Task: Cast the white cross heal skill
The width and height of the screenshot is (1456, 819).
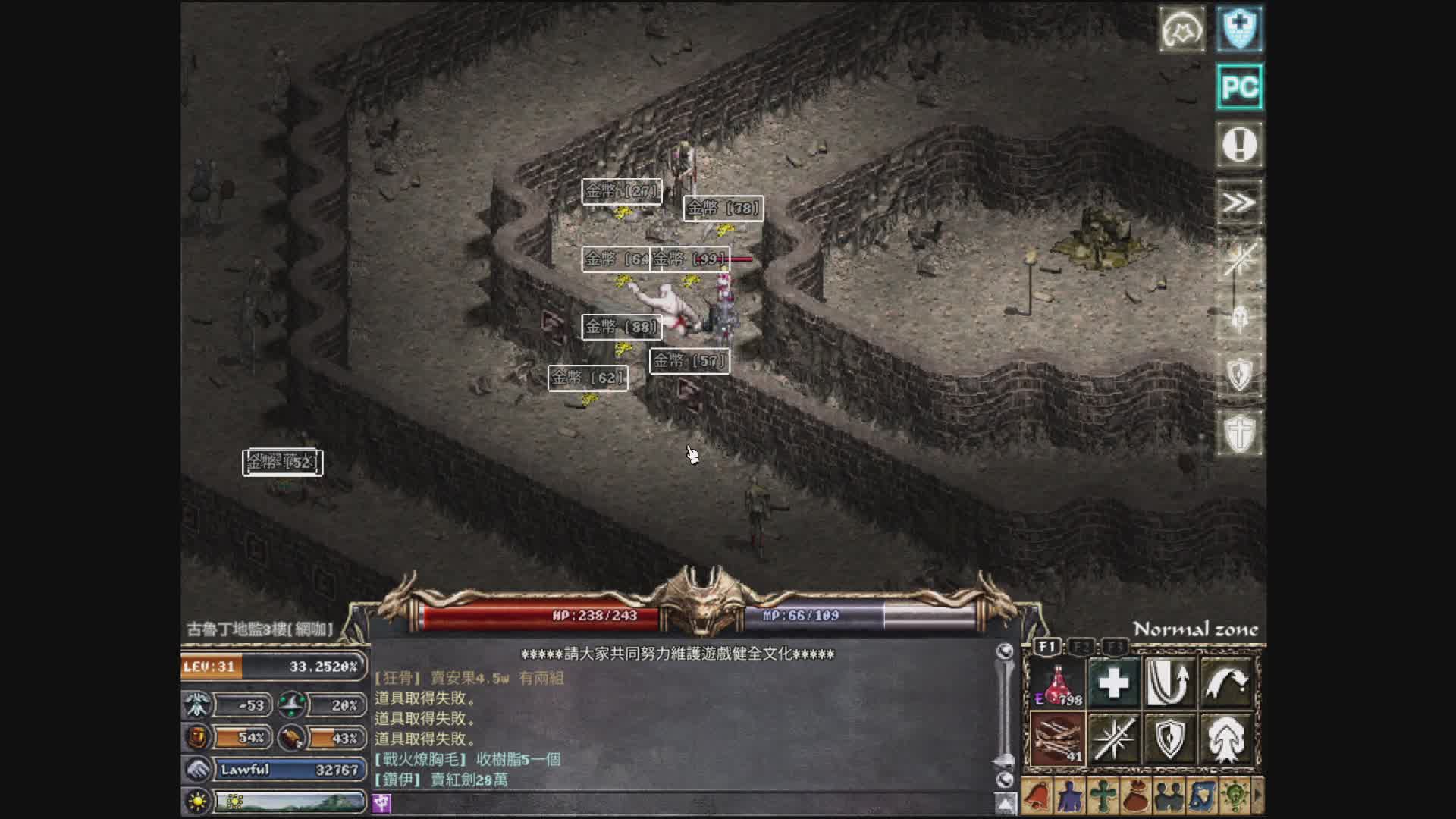Action: coord(1113,683)
